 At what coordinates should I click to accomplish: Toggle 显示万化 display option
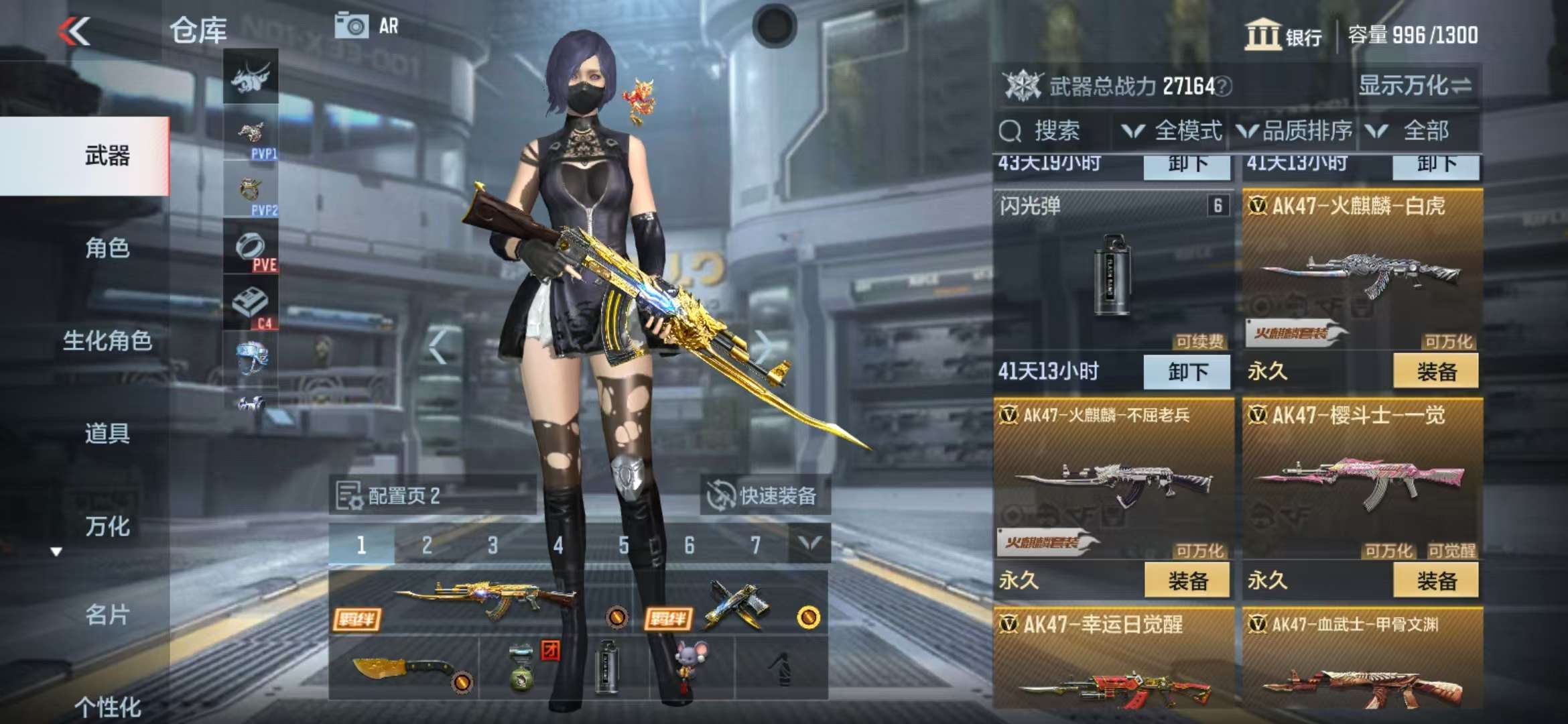pyautogui.click(x=1415, y=86)
